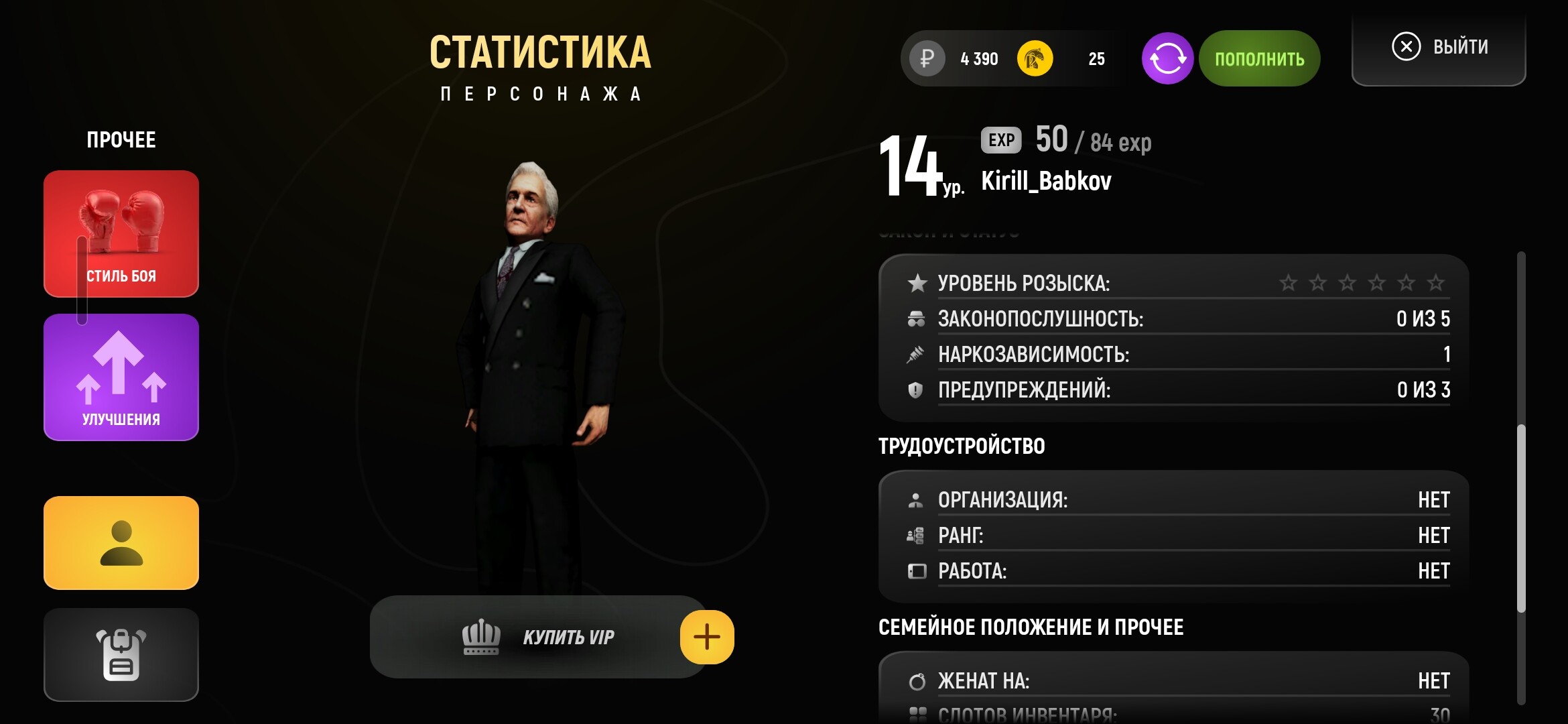Toggle the first wanted level star
The width and height of the screenshot is (1568, 724).
click(x=1287, y=283)
